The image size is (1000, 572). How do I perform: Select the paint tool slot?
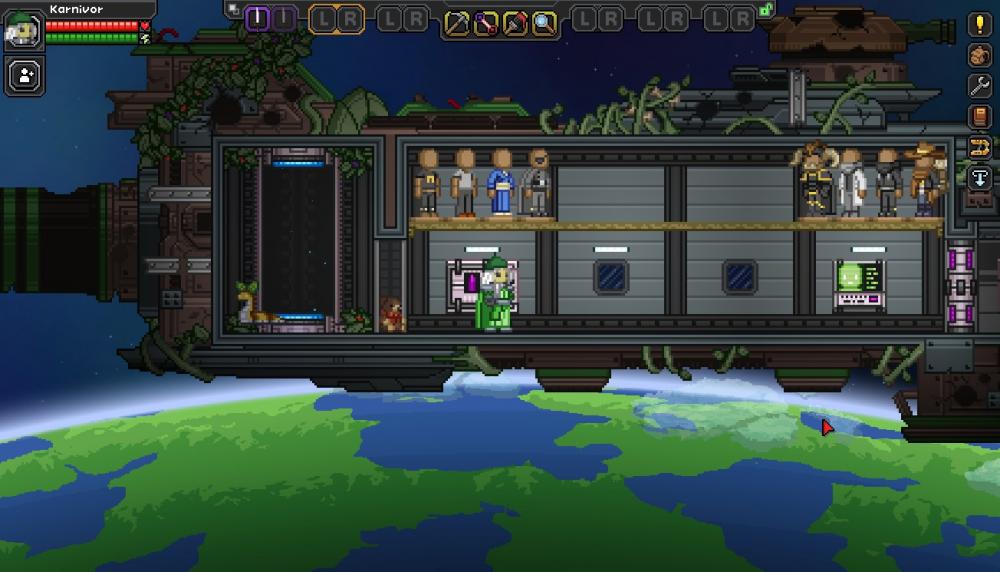pyautogui.click(x=515, y=21)
